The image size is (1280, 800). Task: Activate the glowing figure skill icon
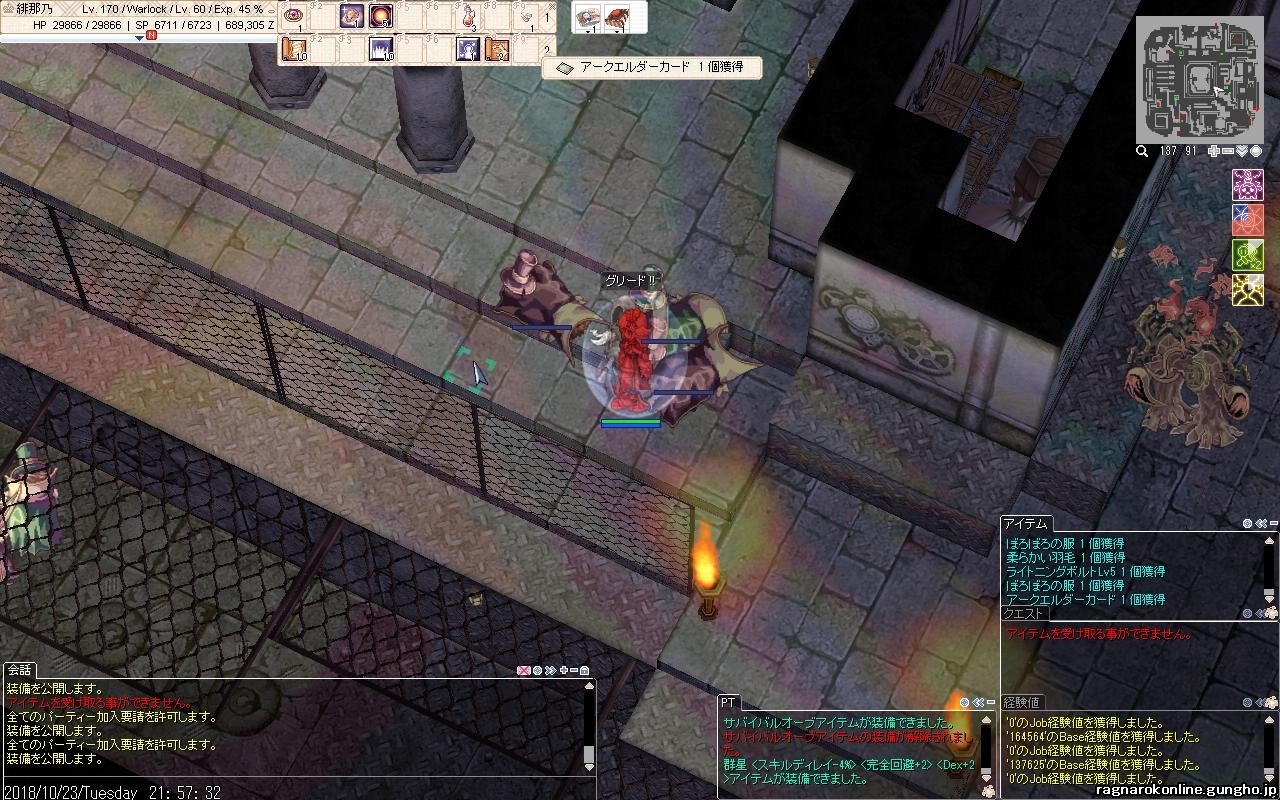click(468, 49)
